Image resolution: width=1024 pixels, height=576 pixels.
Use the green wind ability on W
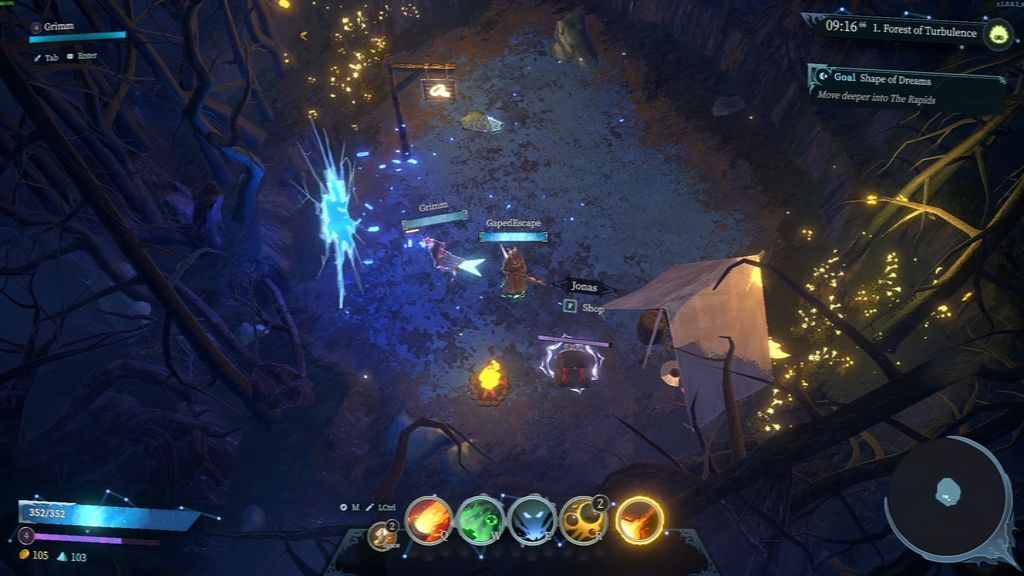pyautogui.click(x=481, y=520)
